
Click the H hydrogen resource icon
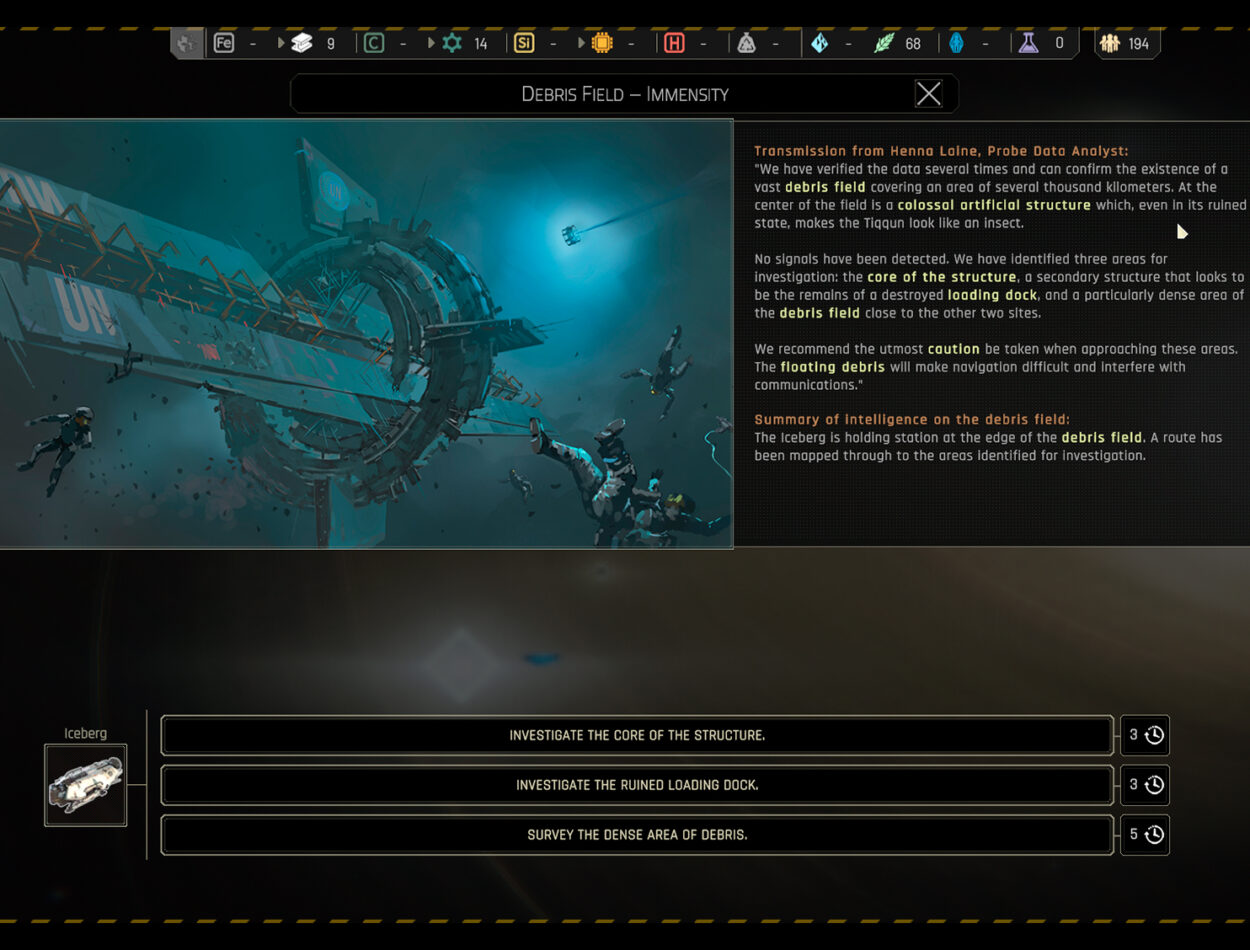point(674,43)
